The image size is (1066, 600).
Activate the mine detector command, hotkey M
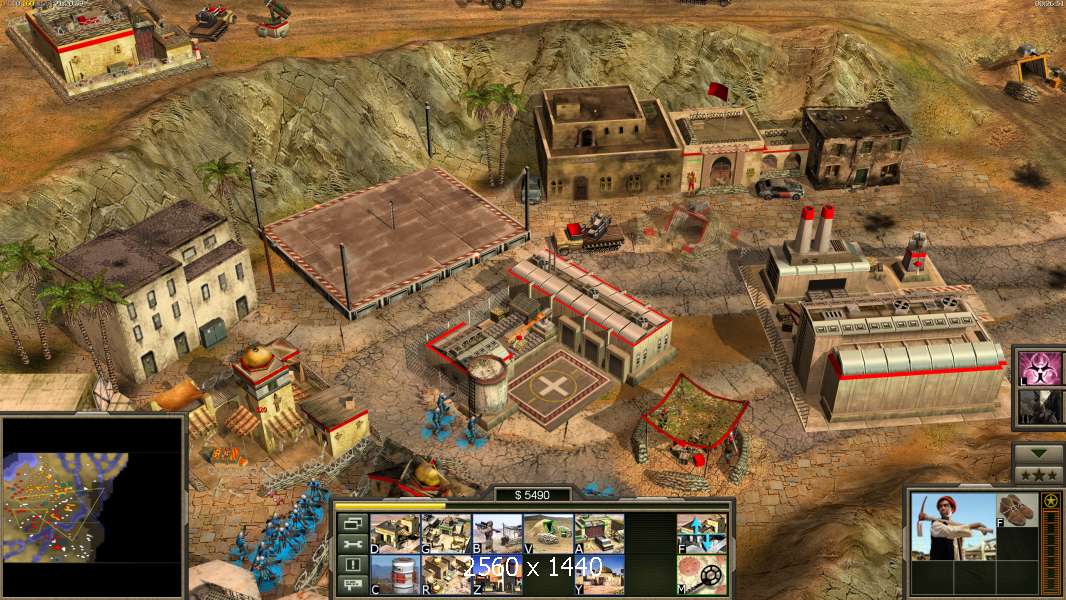point(701,574)
